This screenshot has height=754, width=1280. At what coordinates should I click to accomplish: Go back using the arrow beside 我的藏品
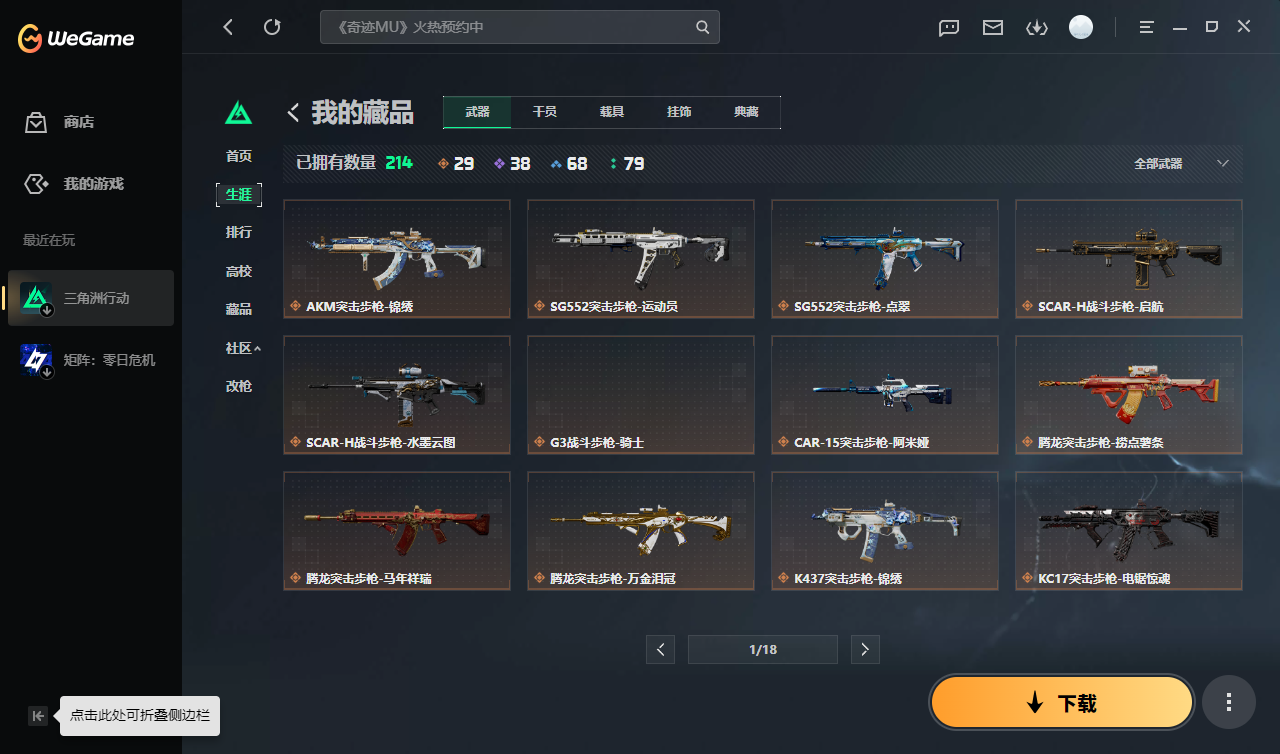point(292,112)
